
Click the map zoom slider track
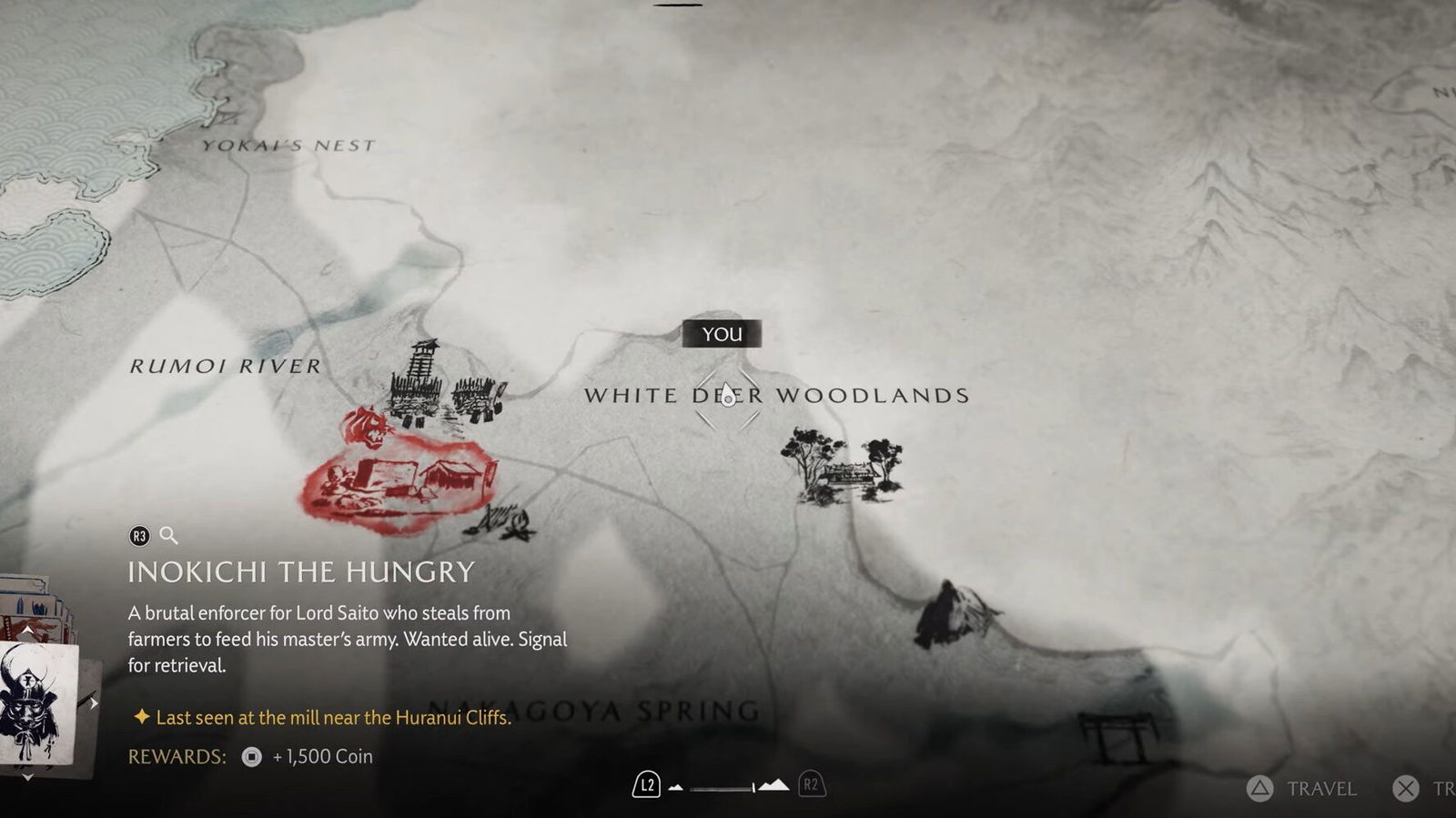721,787
